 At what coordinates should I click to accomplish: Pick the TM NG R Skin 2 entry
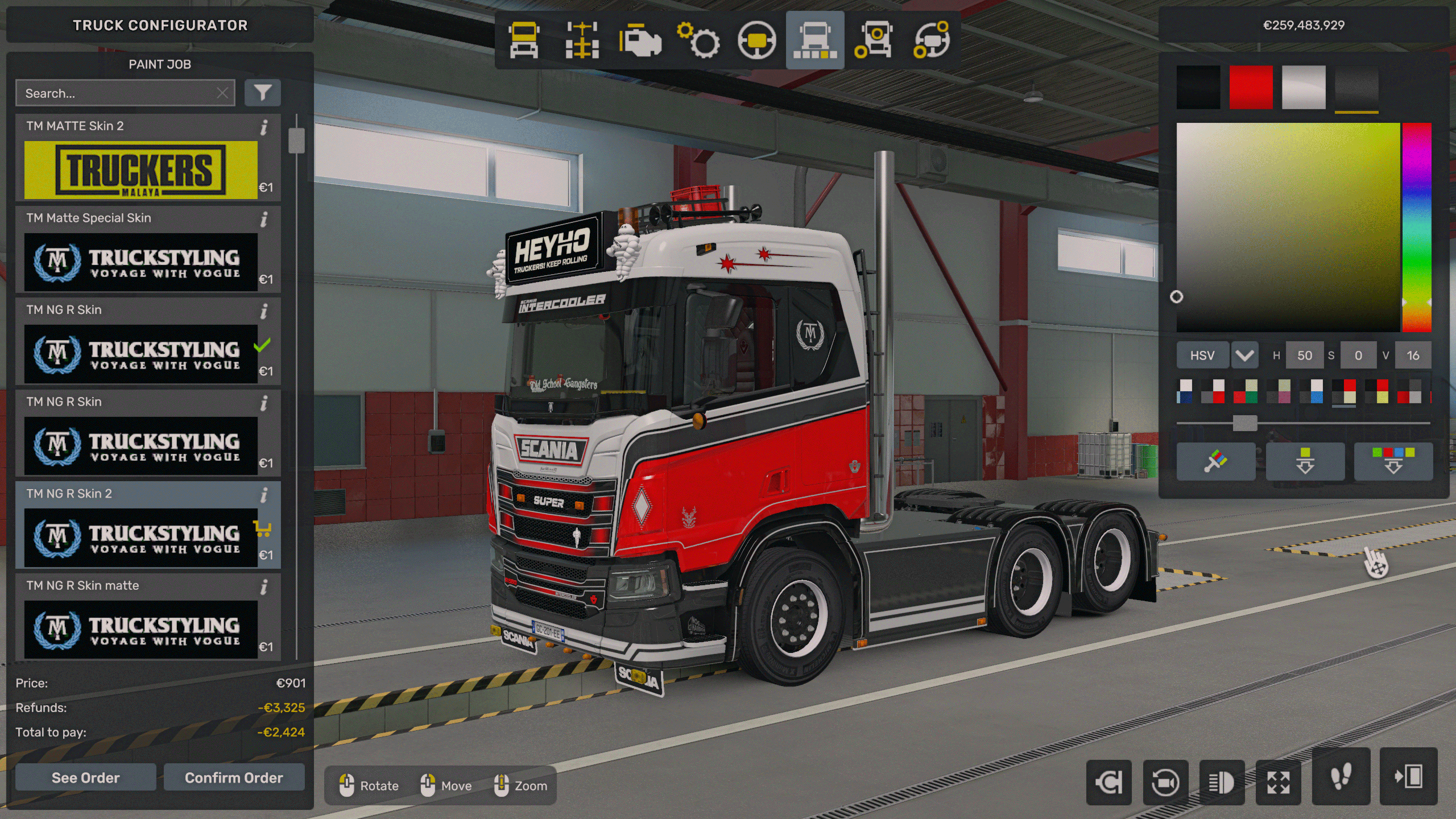click(140, 537)
